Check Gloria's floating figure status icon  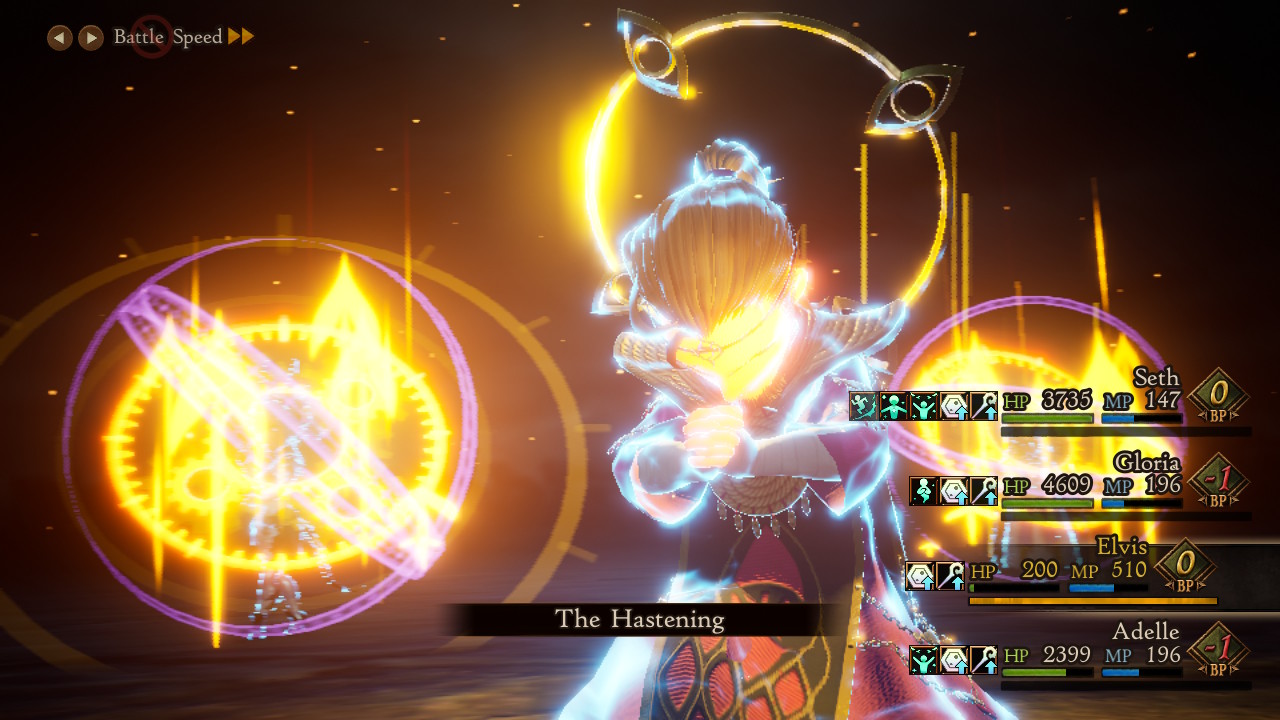923,490
